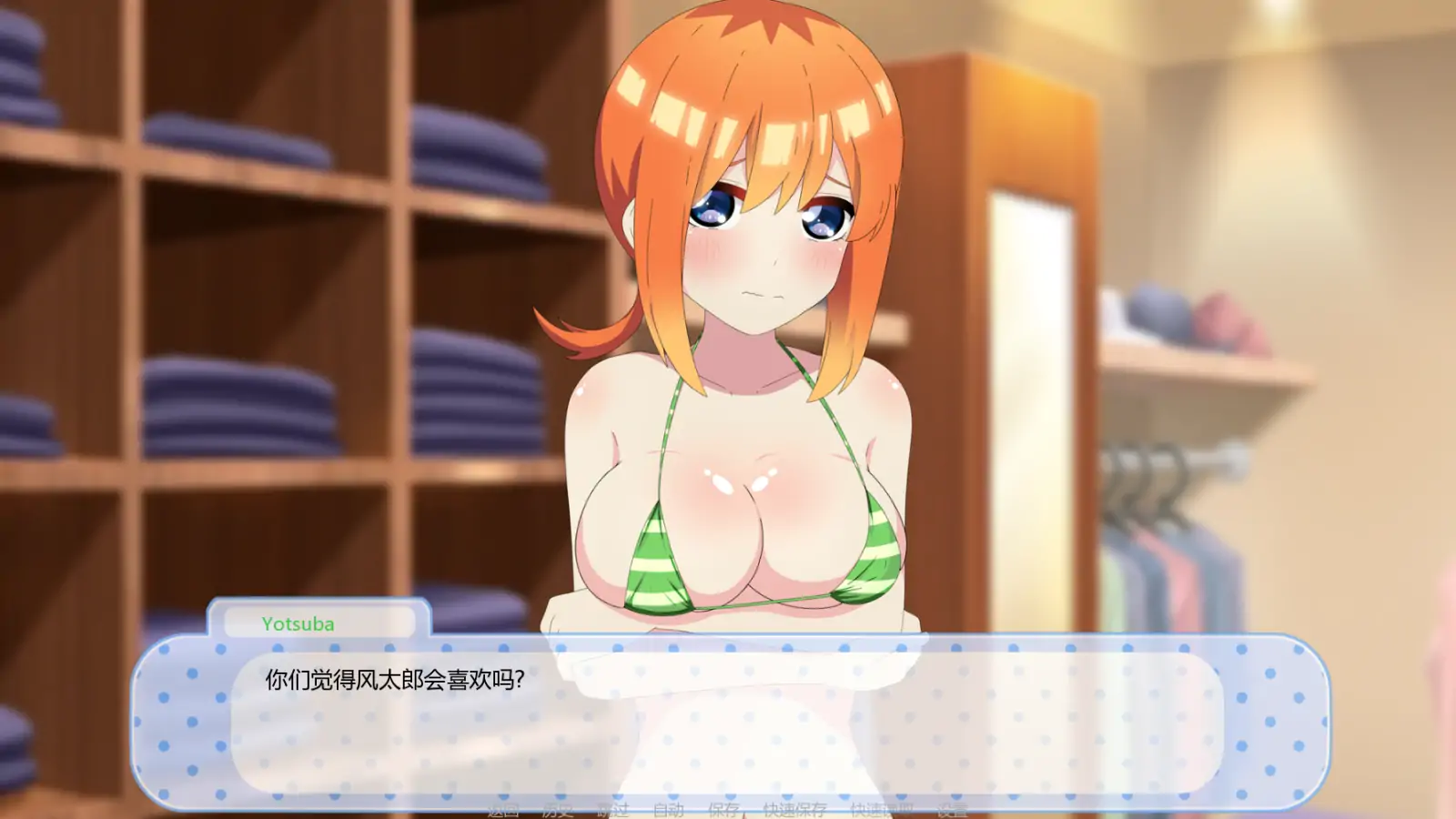Click the 返回 (Back) quick menu button
Viewport: 1456px width, 819px height.
tap(503, 809)
